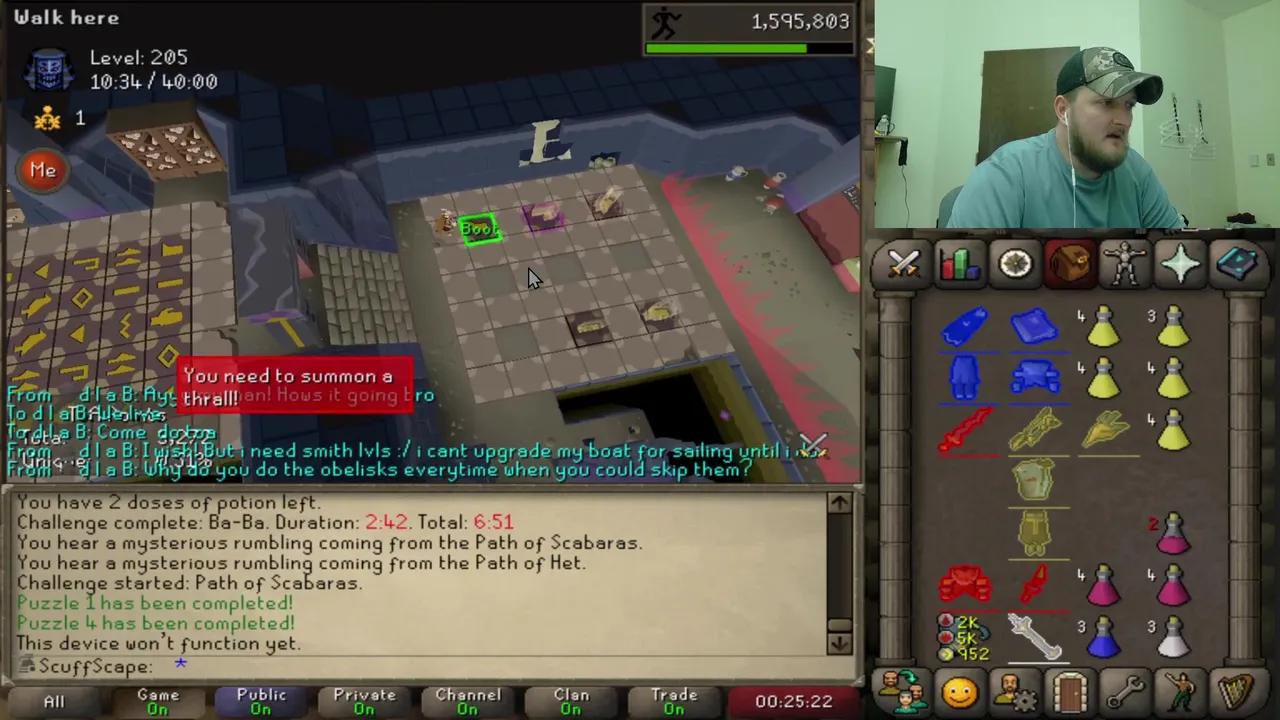The image size is (1280, 720).
Task: Select the Skills tab
Action: [x=958, y=263]
